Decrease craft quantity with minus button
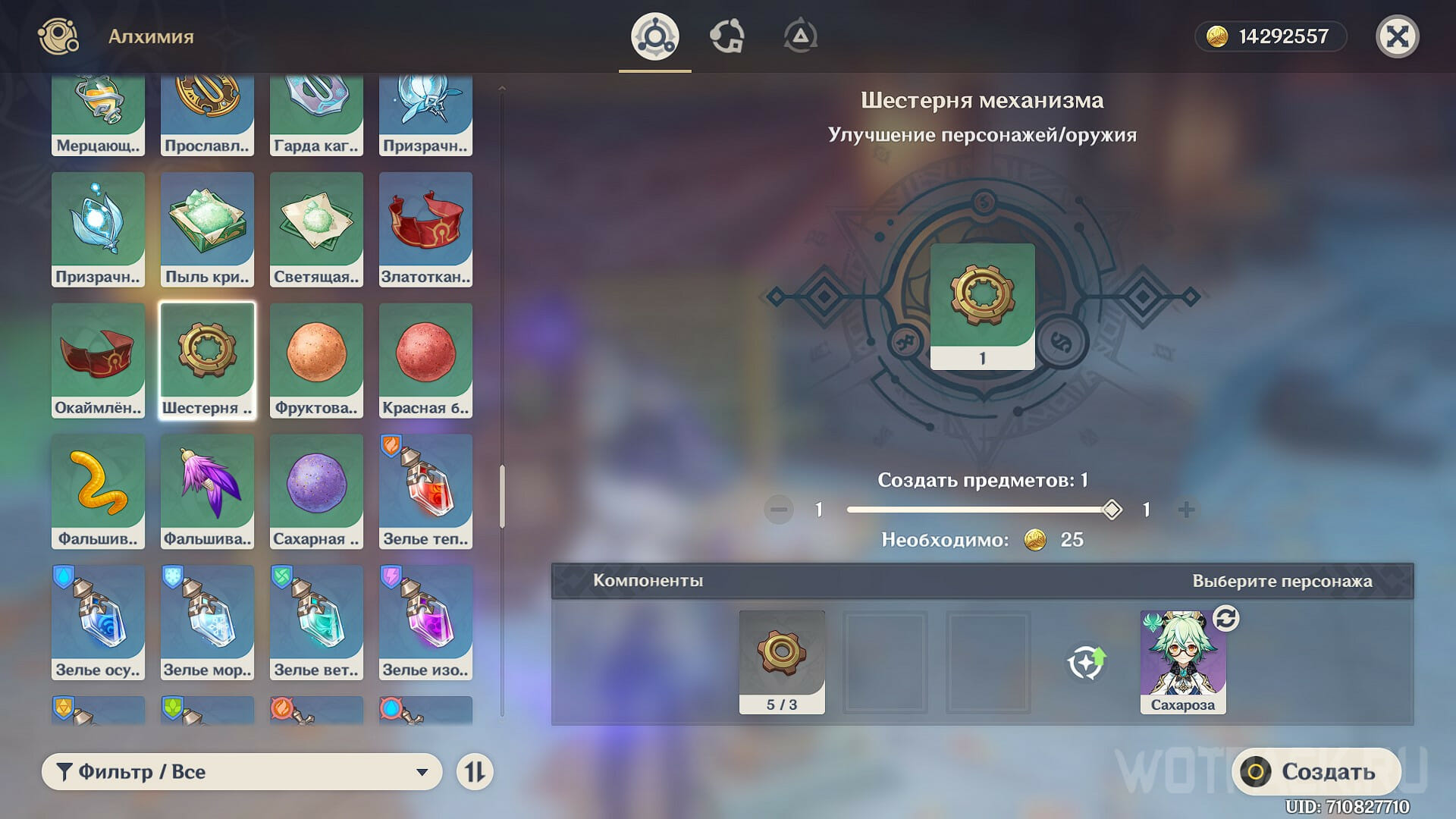Screen dimensions: 1456x819 [x=779, y=510]
